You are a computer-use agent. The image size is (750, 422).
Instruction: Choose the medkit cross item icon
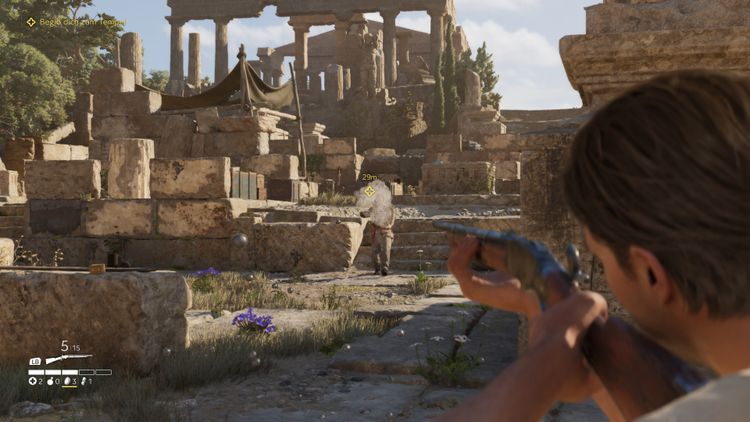[x=33, y=381]
